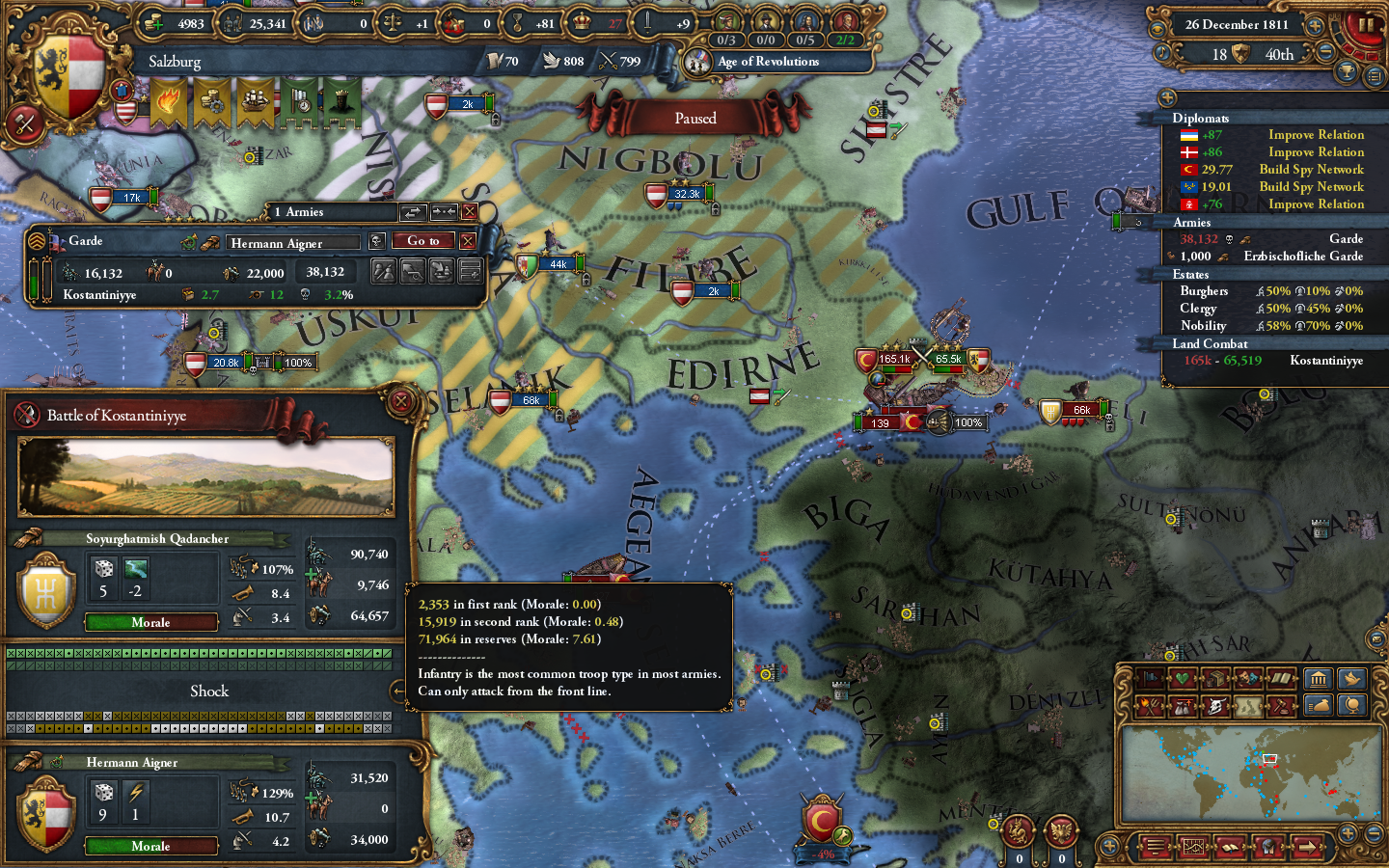Toggle the Revolt mapmode torch-and-pitchfork icon
The image size is (1389, 868).
click(x=1151, y=706)
